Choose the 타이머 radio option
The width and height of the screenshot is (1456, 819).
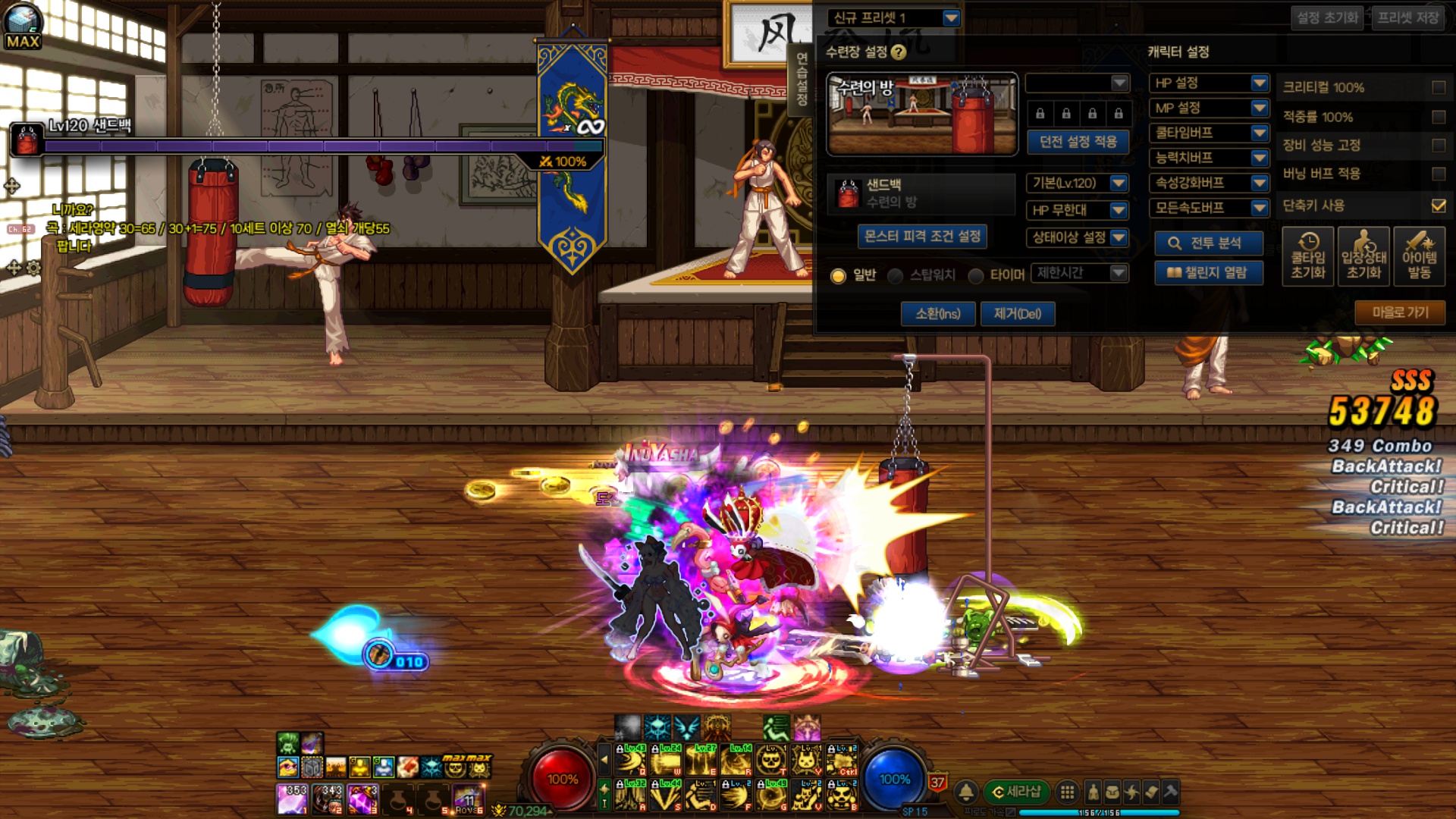pos(976,275)
